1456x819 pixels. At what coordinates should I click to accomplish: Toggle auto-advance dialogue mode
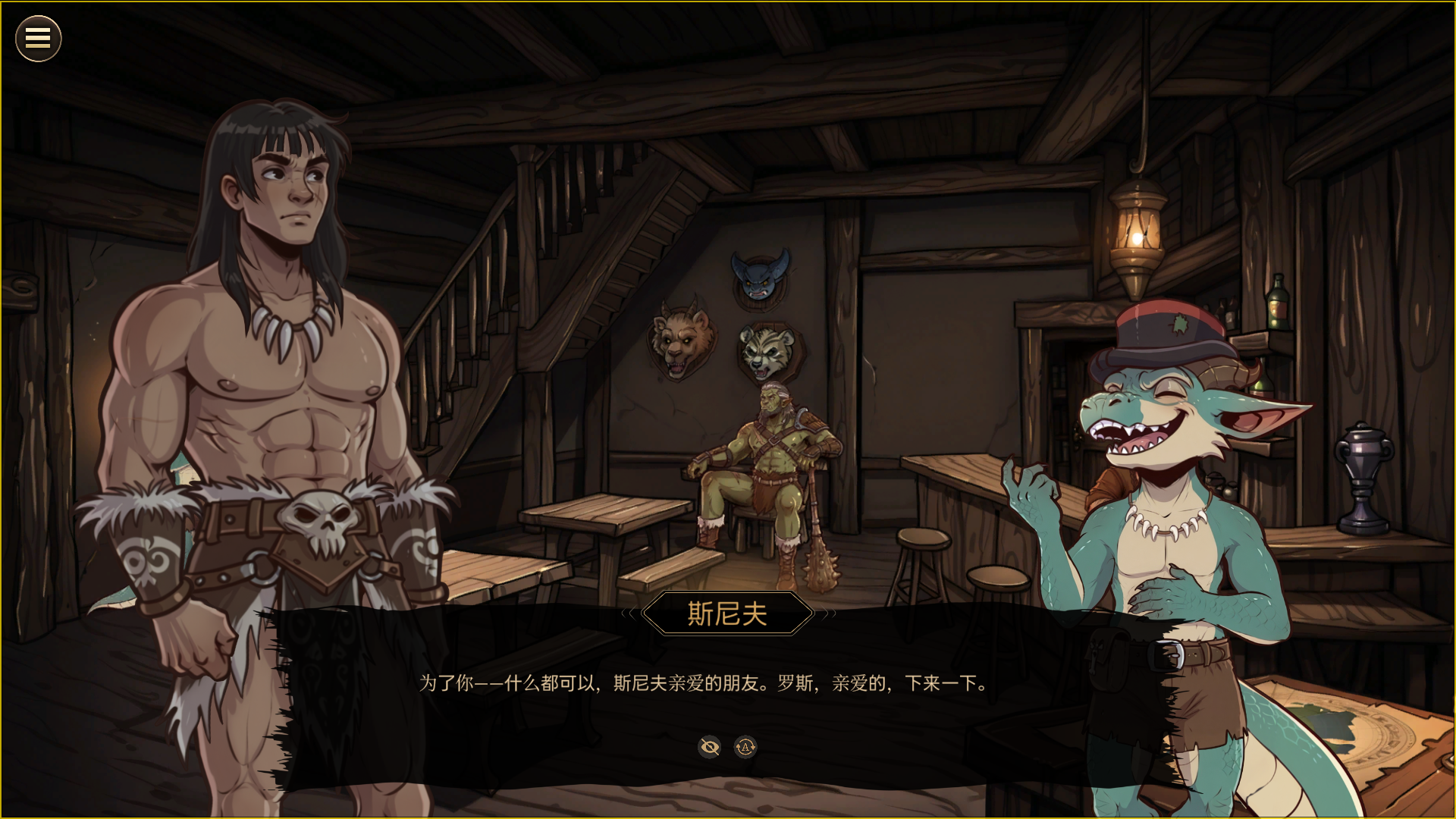coord(745,748)
